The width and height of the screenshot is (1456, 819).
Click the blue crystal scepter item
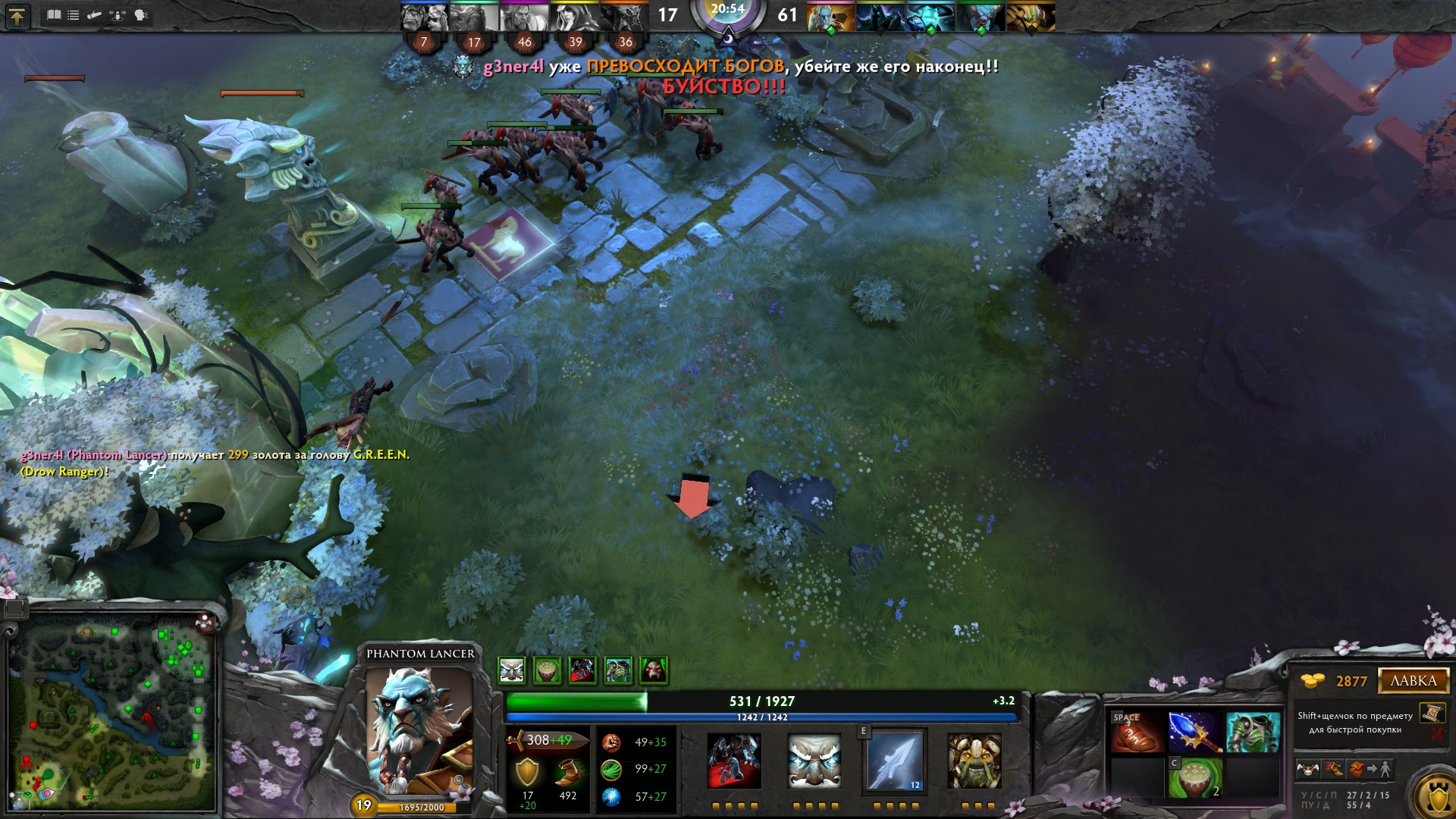[1194, 733]
